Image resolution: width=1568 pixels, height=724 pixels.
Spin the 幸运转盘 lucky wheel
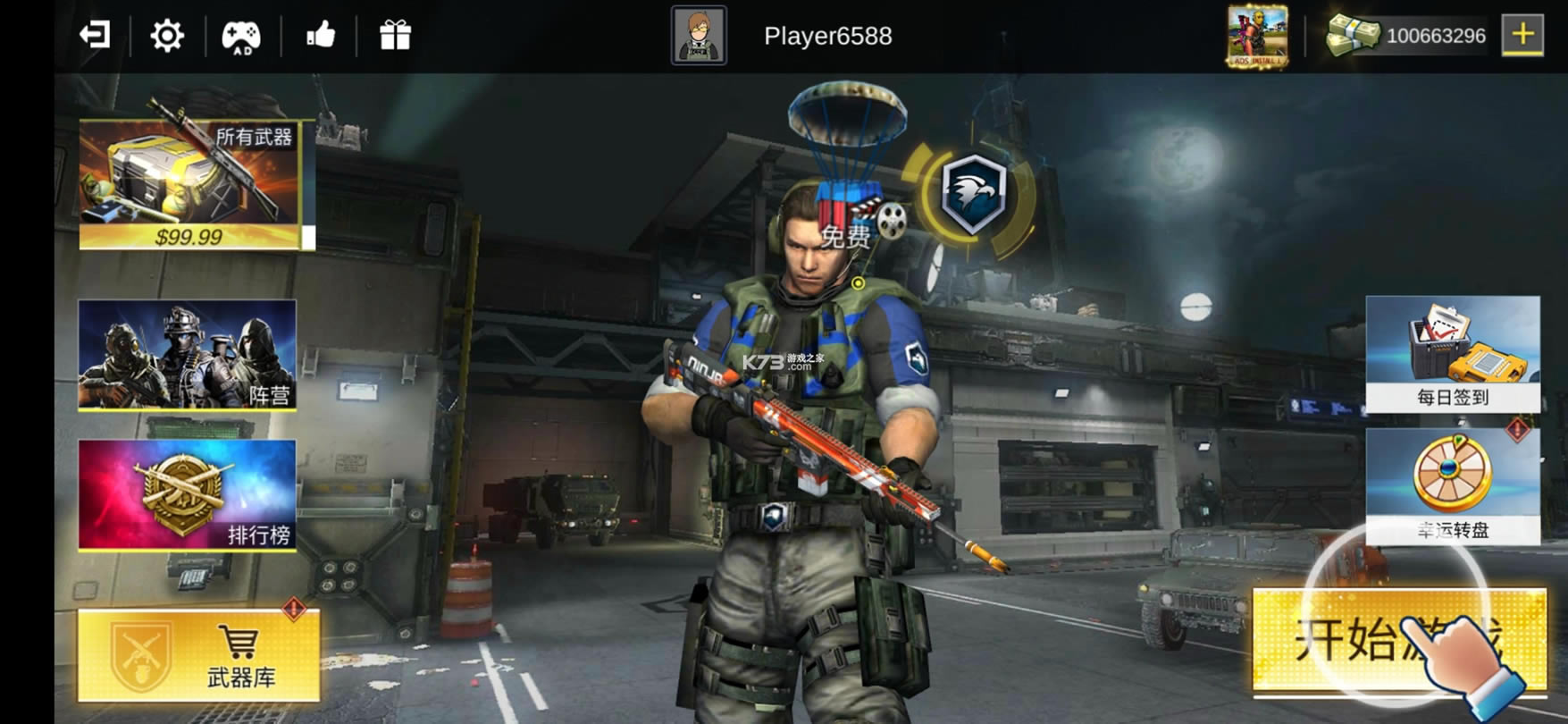click(1453, 485)
